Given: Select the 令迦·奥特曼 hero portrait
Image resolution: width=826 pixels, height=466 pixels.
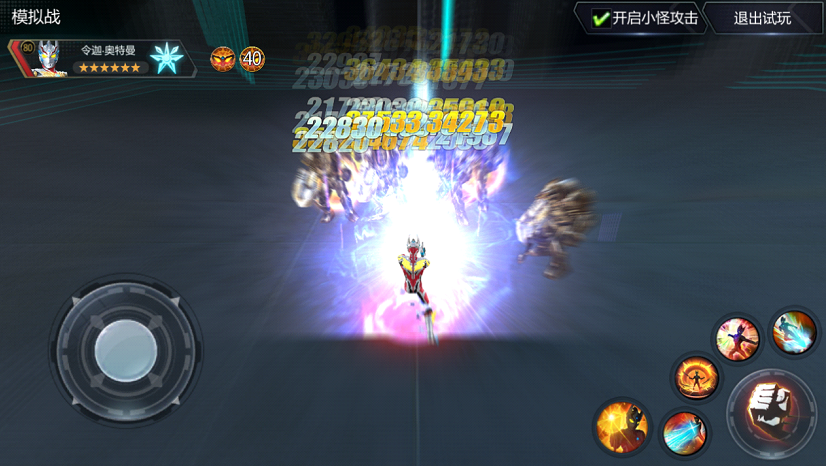Looking at the screenshot, I should 46,59.
